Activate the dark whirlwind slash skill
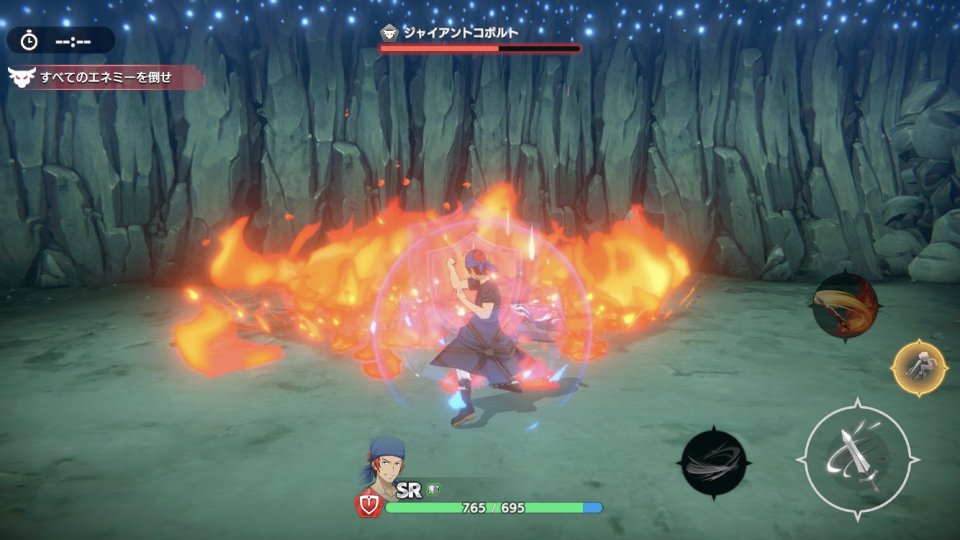The width and height of the screenshot is (960, 540). [x=714, y=461]
